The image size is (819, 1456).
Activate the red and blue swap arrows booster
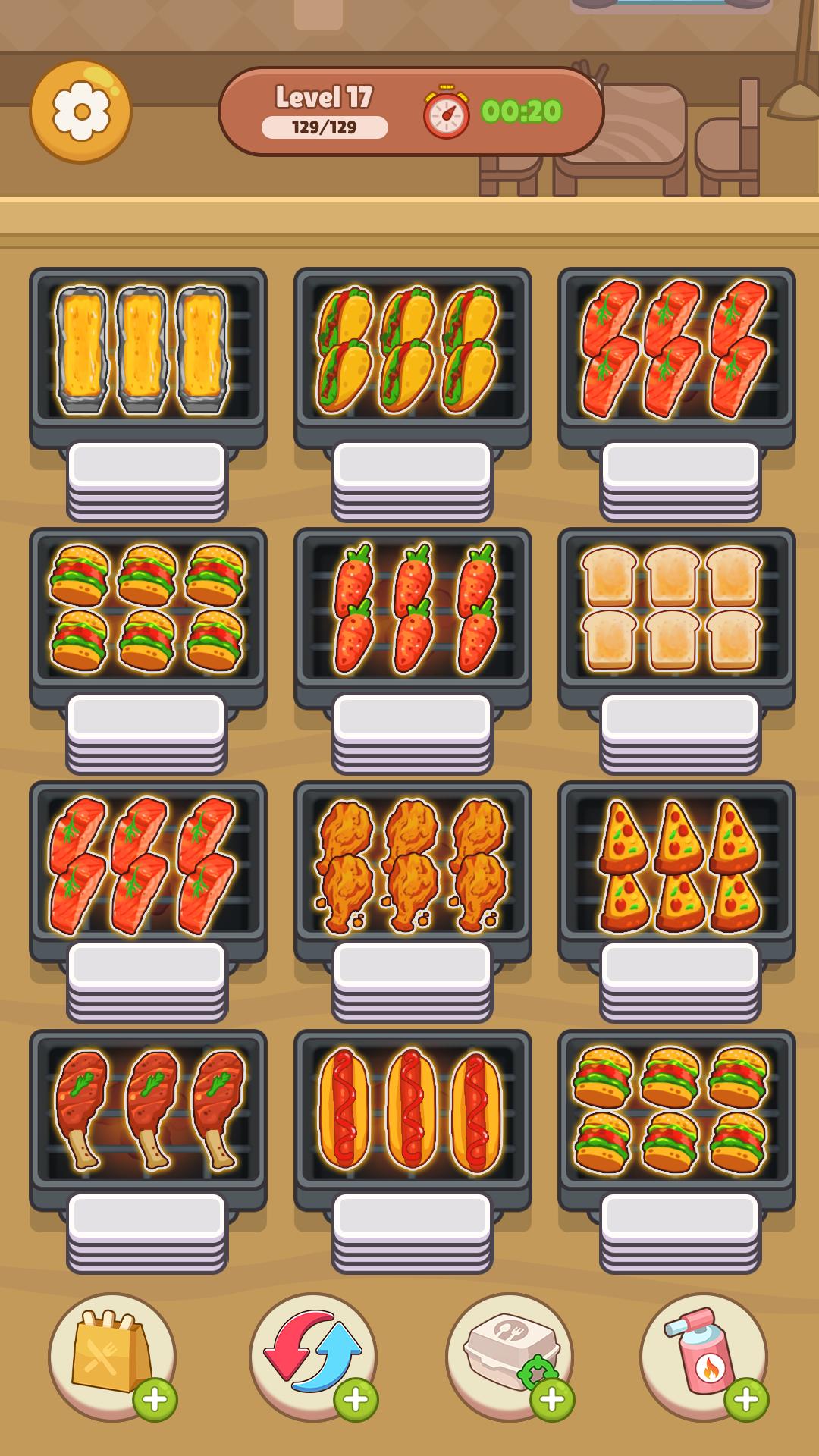(312, 1355)
